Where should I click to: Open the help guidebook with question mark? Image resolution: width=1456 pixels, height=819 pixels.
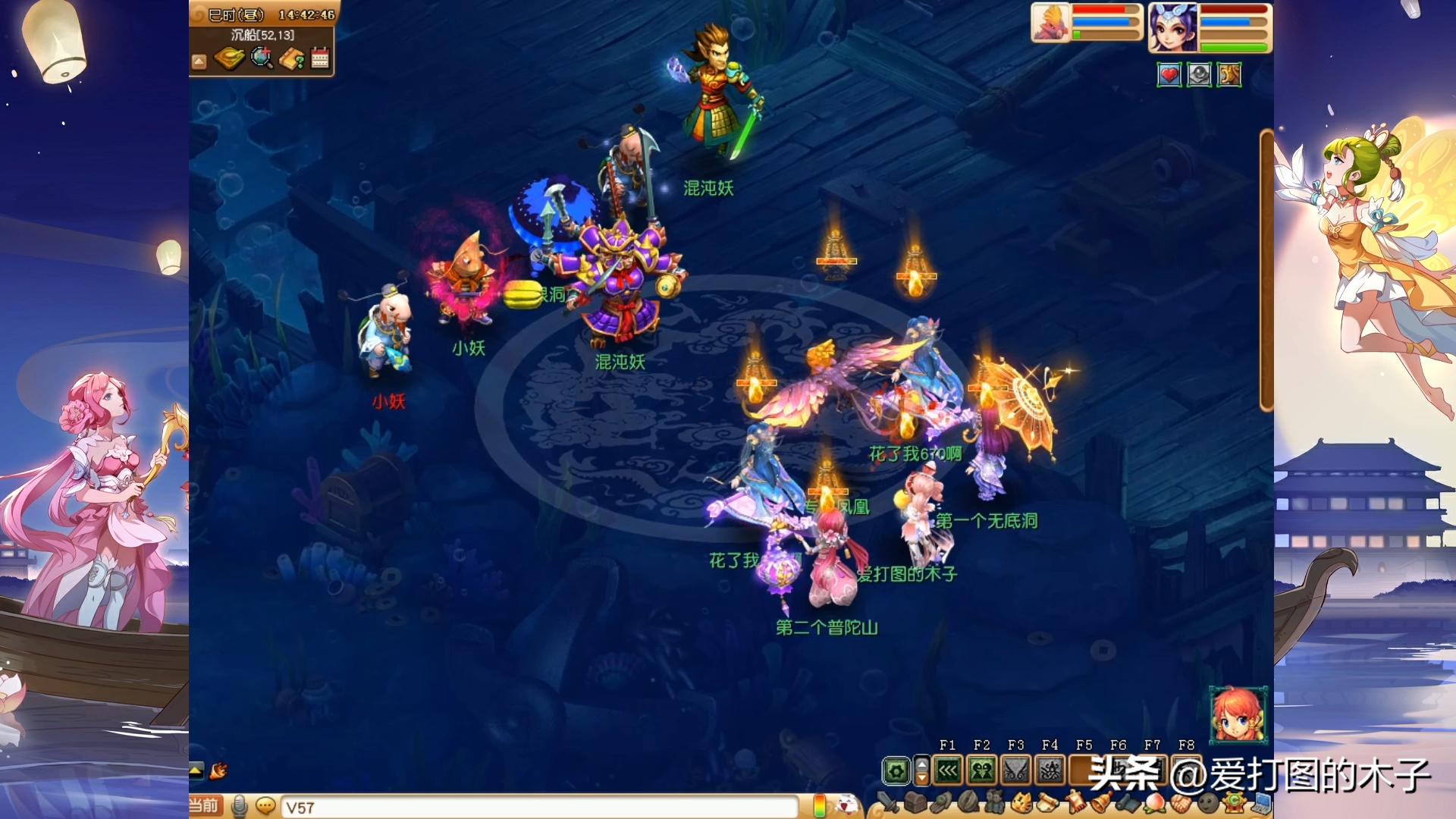pyautogui.click(x=291, y=58)
